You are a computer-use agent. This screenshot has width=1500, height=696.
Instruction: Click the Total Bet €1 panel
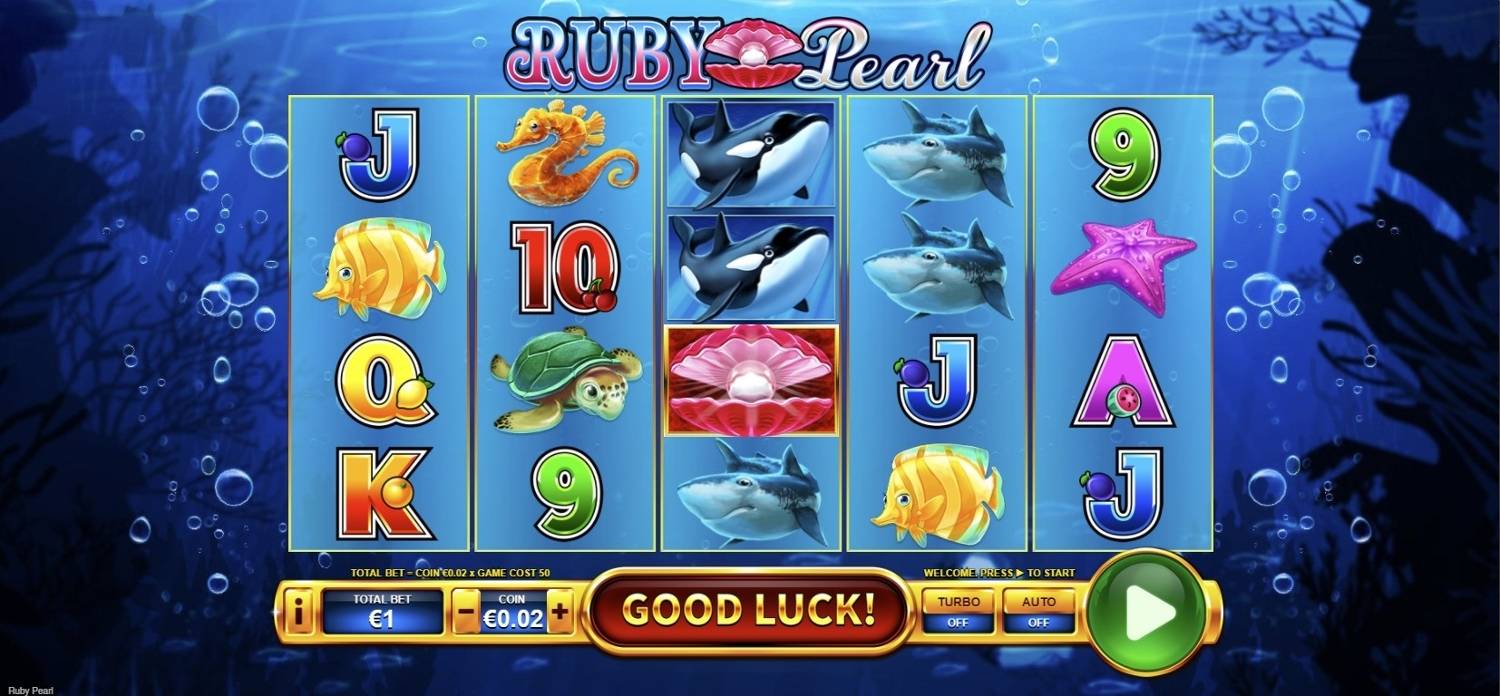381,612
